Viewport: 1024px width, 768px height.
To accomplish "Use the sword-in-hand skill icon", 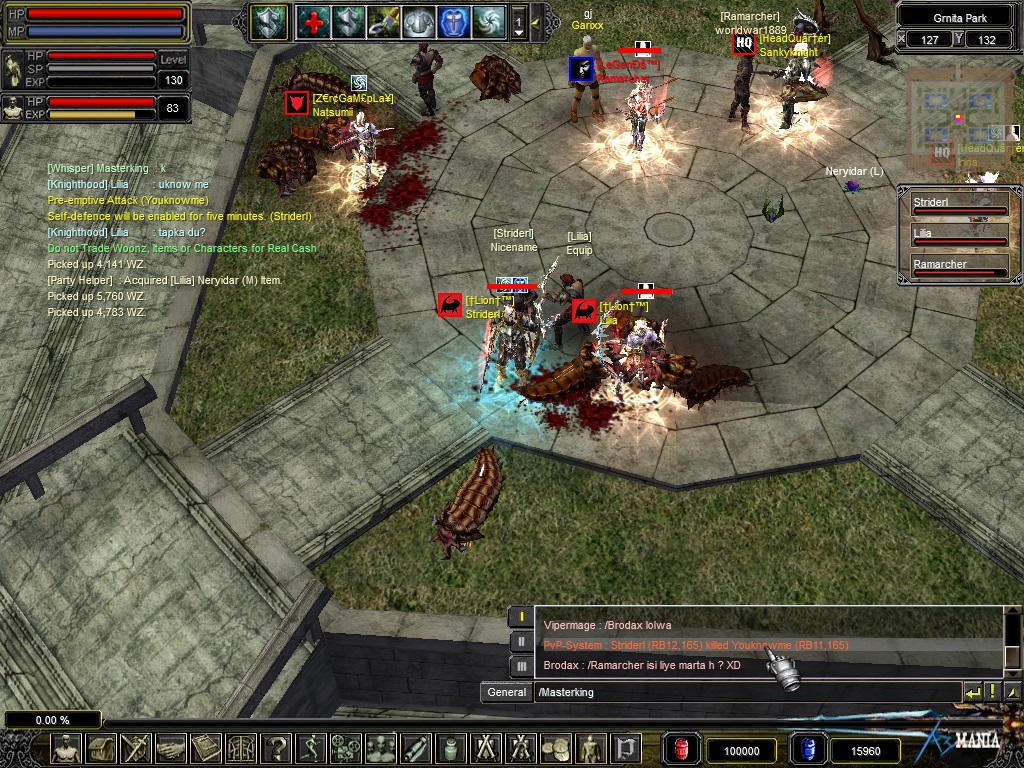I will (382, 22).
